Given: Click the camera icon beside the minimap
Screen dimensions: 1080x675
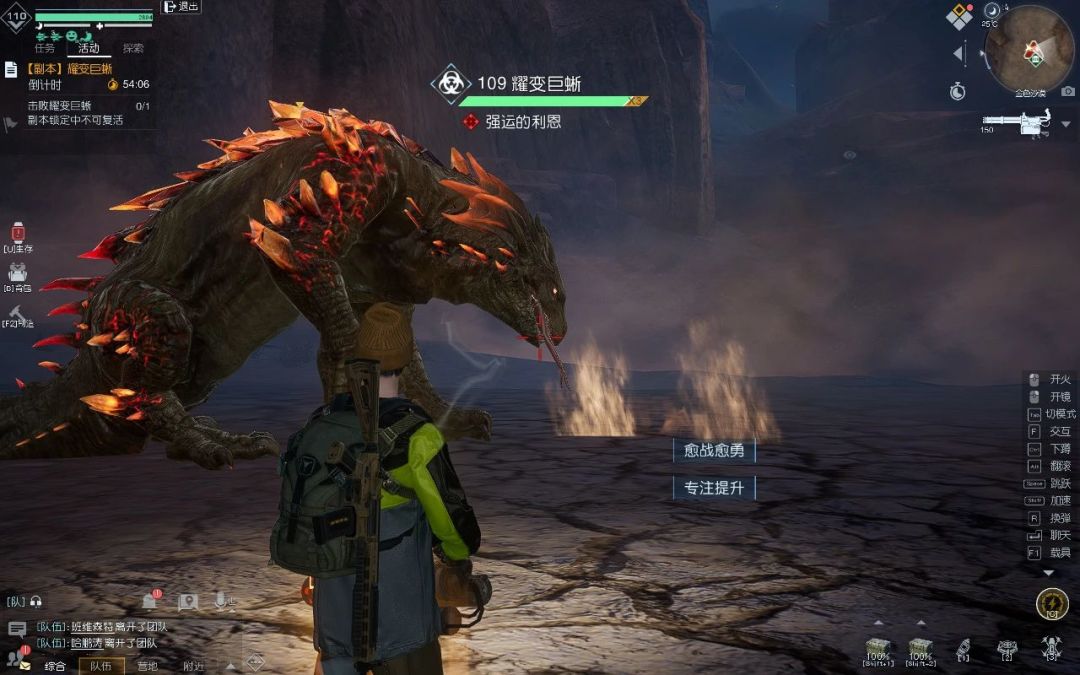Looking at the screenshot, I should (1068, 92).
